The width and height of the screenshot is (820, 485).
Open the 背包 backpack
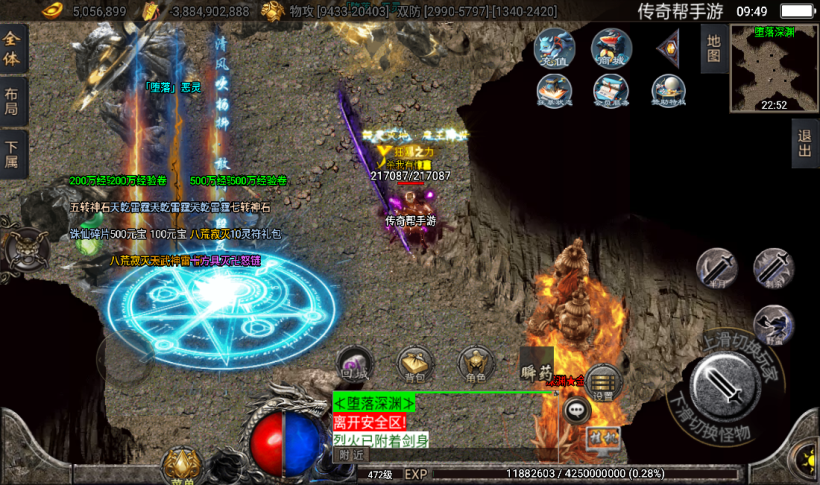tap(413, 365)
